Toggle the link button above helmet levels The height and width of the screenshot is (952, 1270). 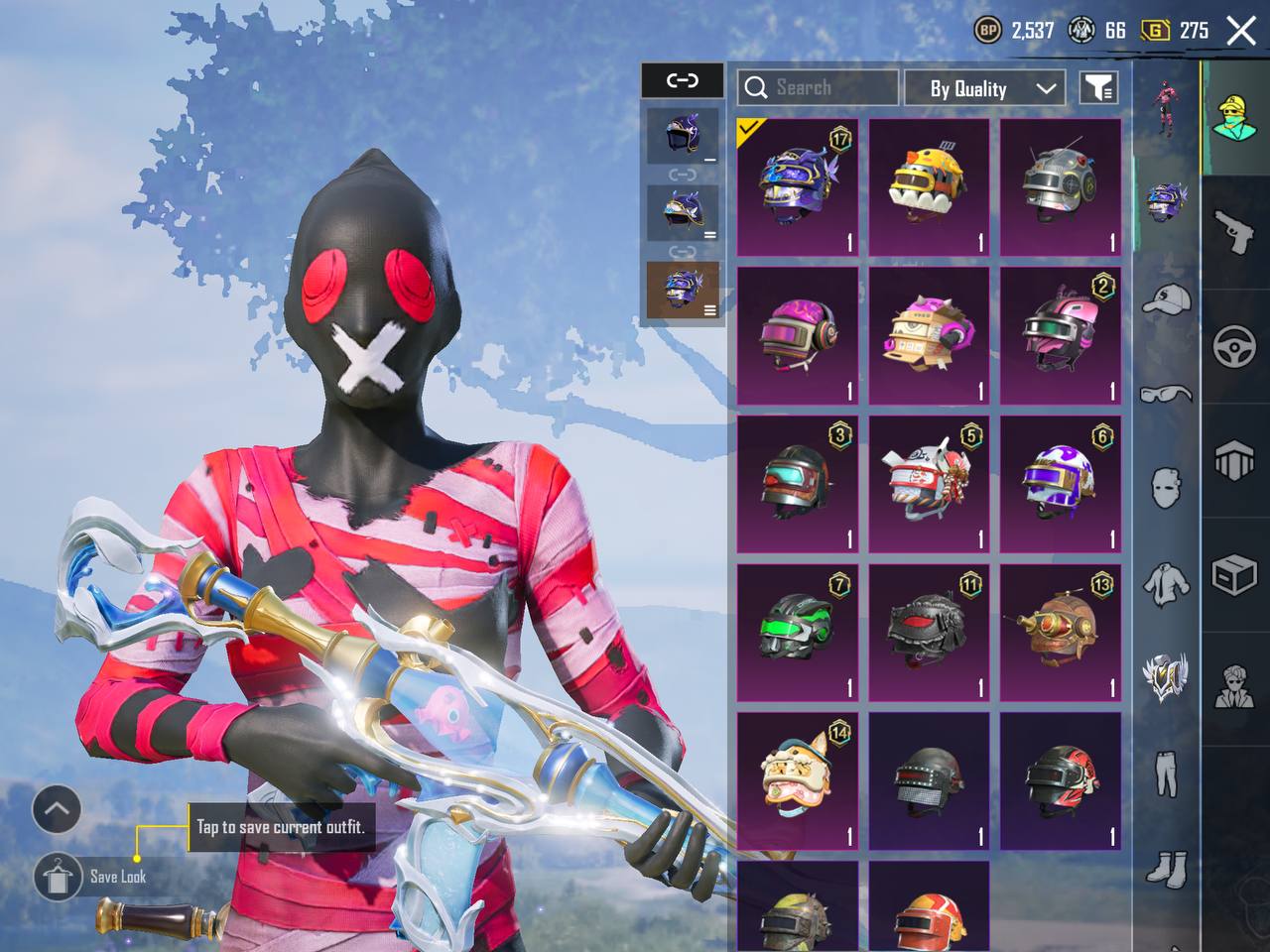tap(683, 80)
